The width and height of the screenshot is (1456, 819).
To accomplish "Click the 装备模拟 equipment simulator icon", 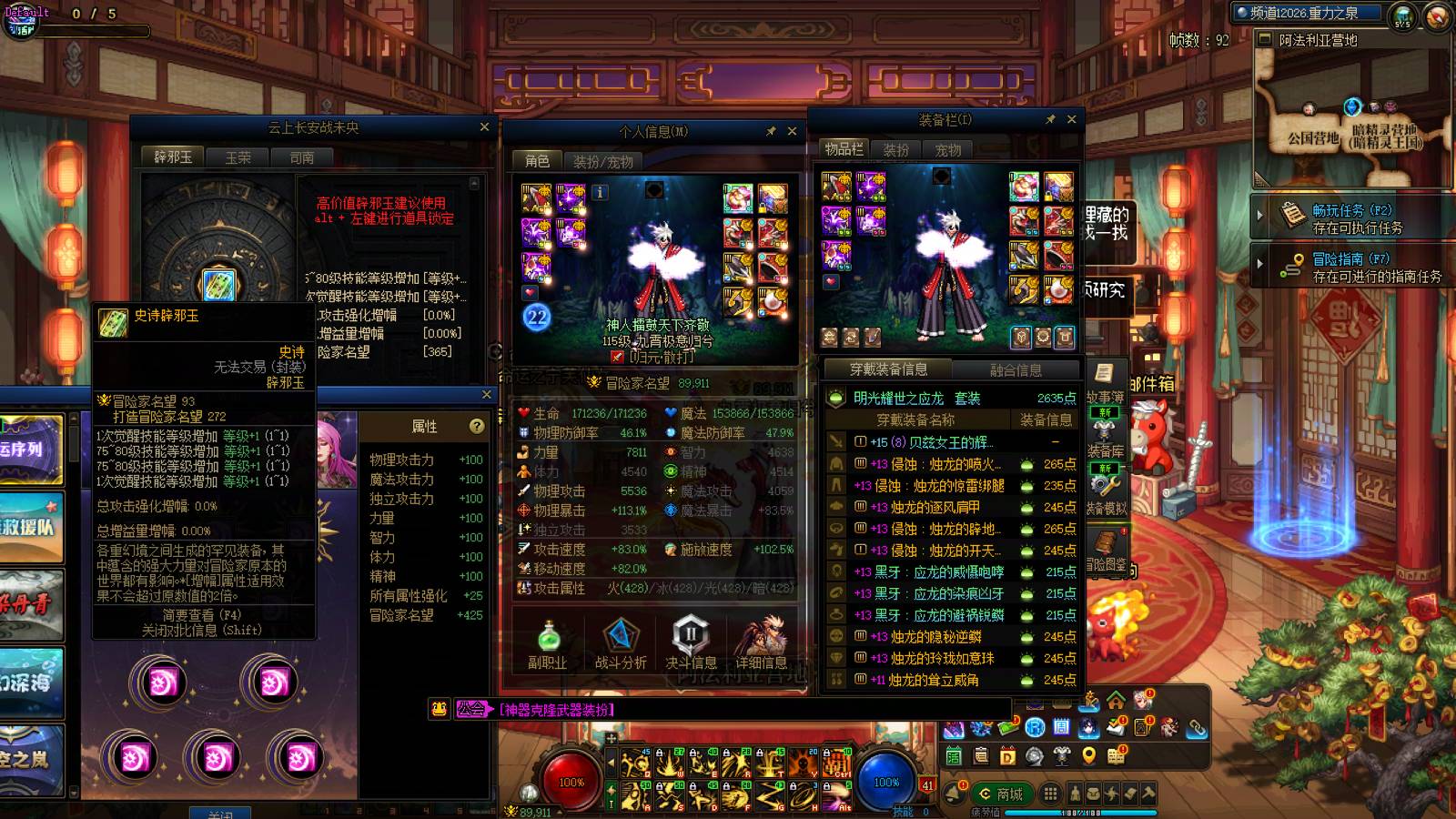I will (x=1106, y=487).
